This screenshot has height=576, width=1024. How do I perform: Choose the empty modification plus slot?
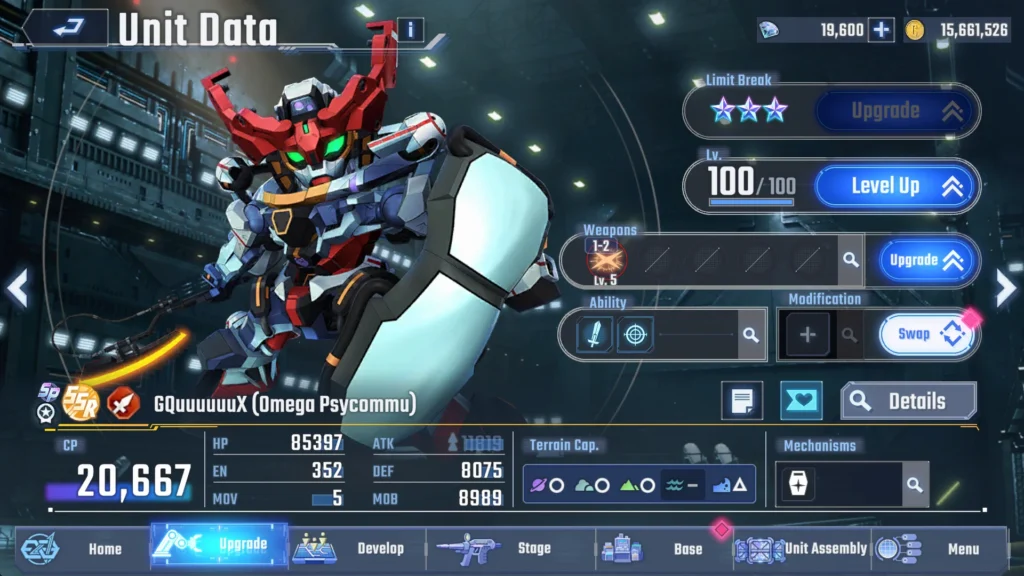coord(808,335)
